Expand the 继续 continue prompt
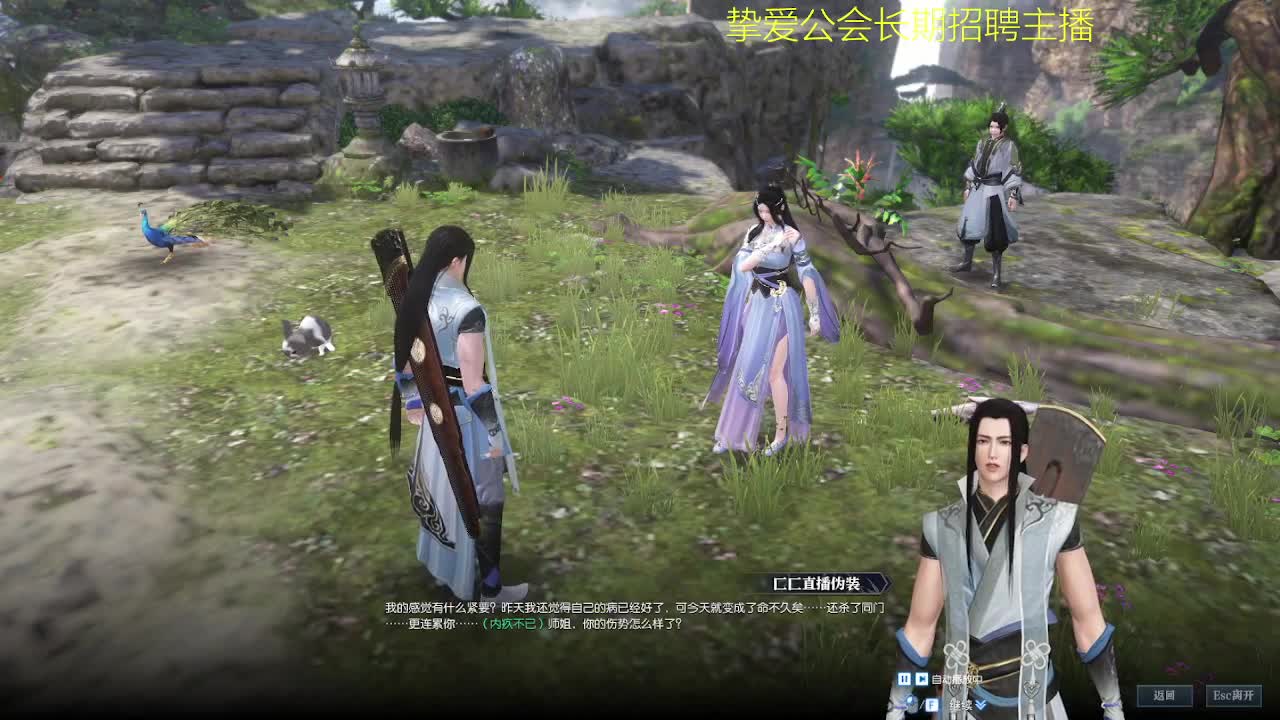The image size is (1280, 720). tap(961, 705)
